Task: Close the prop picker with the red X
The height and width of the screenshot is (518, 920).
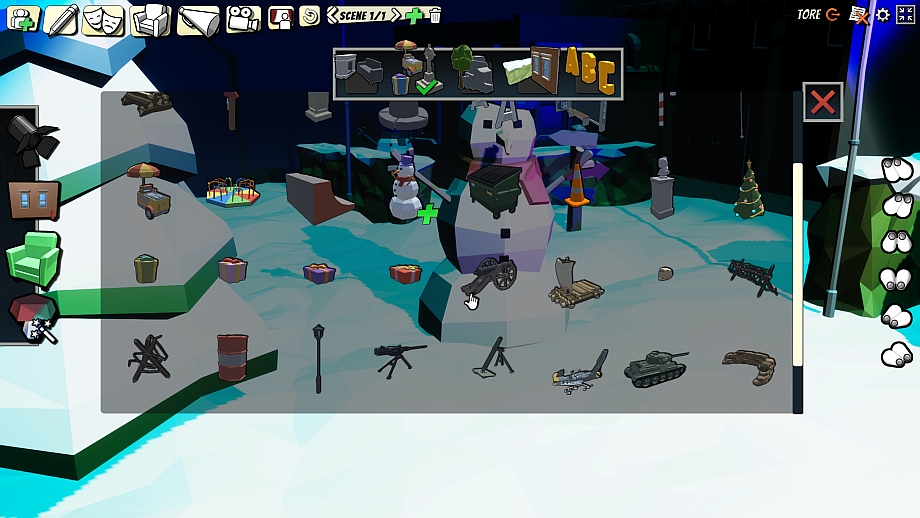Action: coord(822,102)
